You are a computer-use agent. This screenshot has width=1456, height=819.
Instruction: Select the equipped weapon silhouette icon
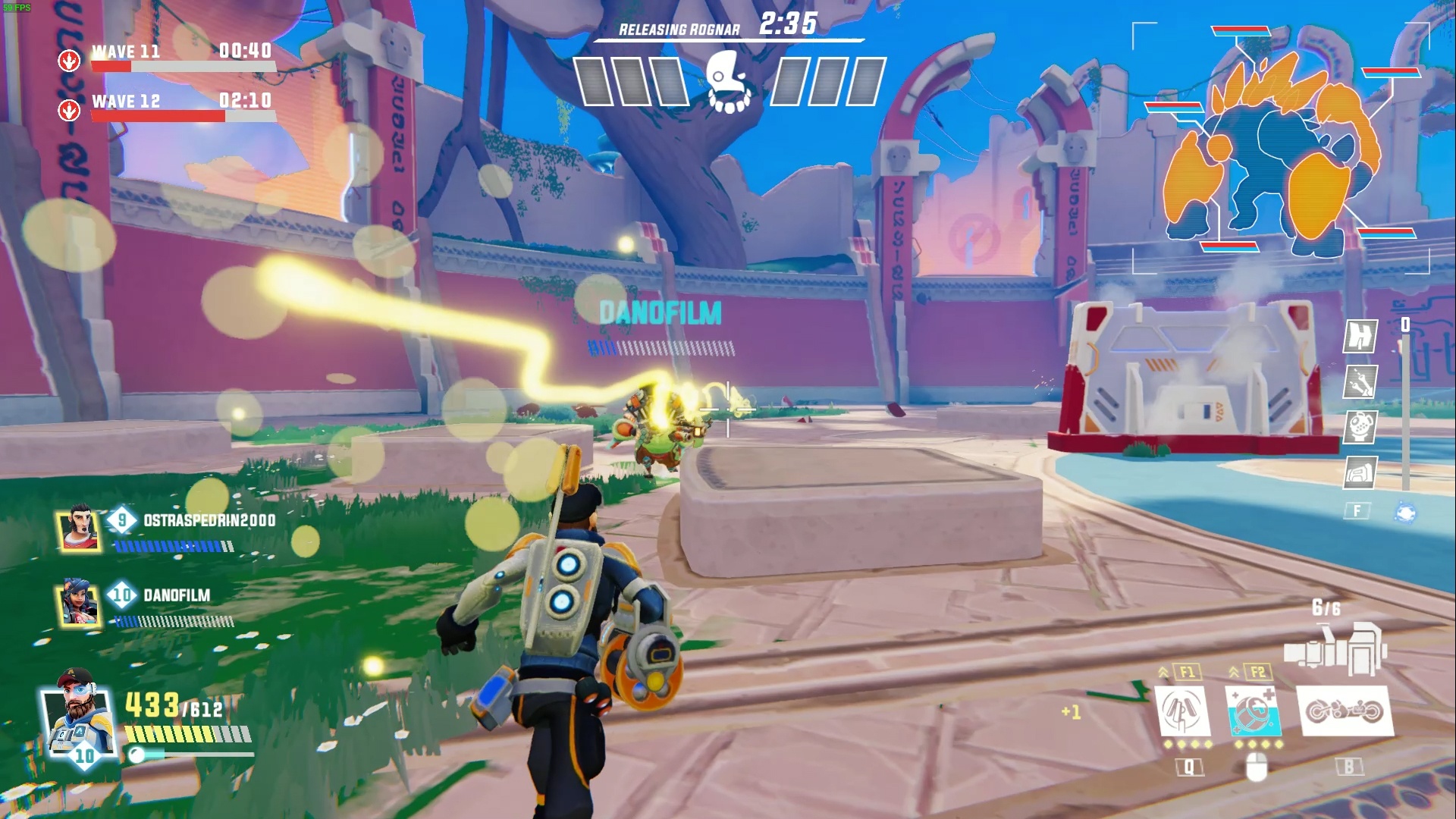(x=1335, y=649)
